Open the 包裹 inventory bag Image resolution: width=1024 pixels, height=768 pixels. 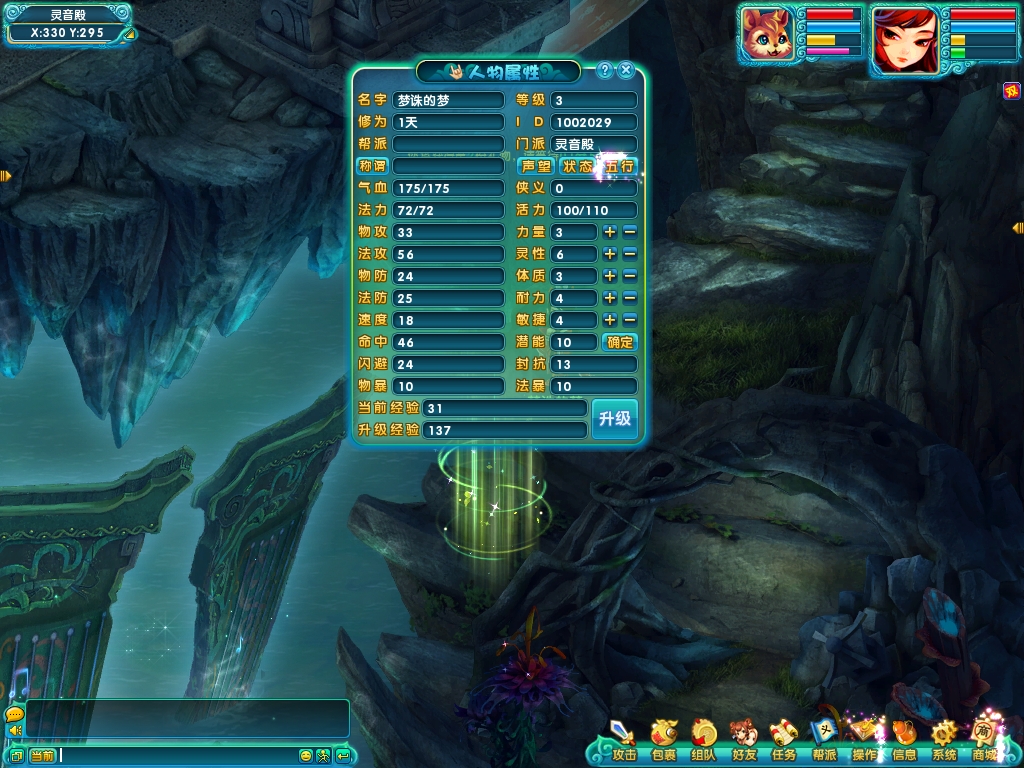[x=663, y=740]
